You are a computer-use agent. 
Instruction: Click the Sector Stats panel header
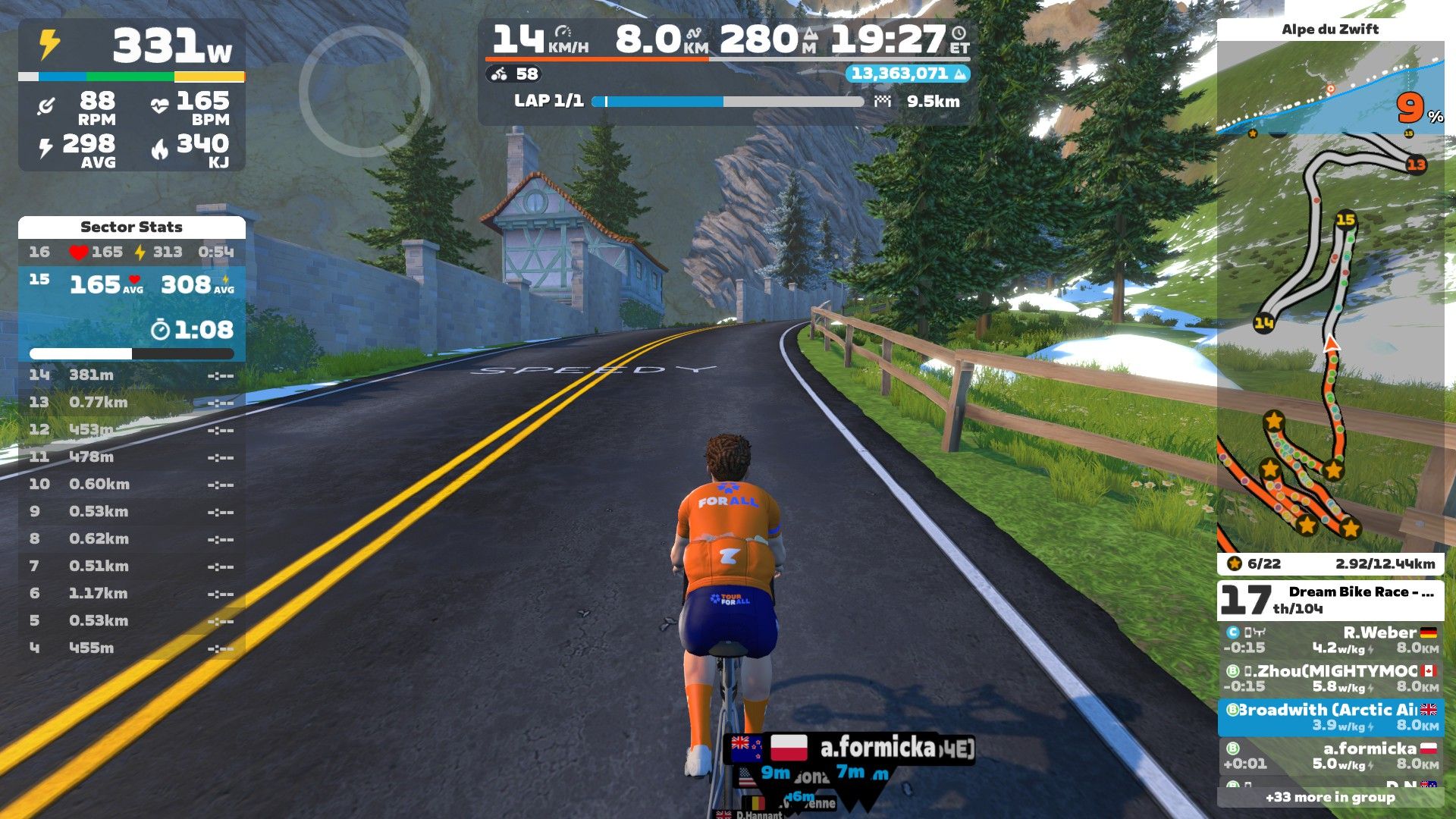point(131,227)
